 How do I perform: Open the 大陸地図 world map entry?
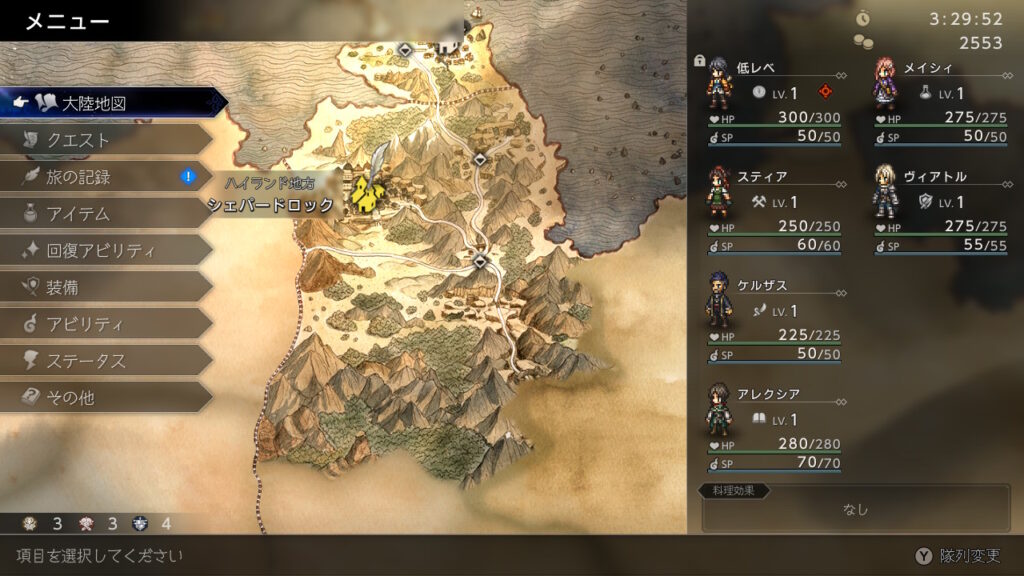click(110, 103)
